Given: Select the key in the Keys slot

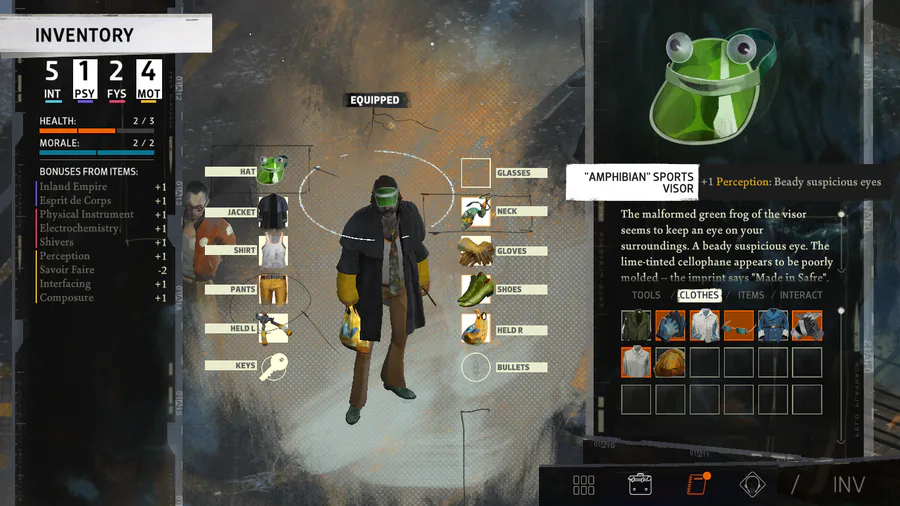Looking at the screenshot, I should [272, 366].
